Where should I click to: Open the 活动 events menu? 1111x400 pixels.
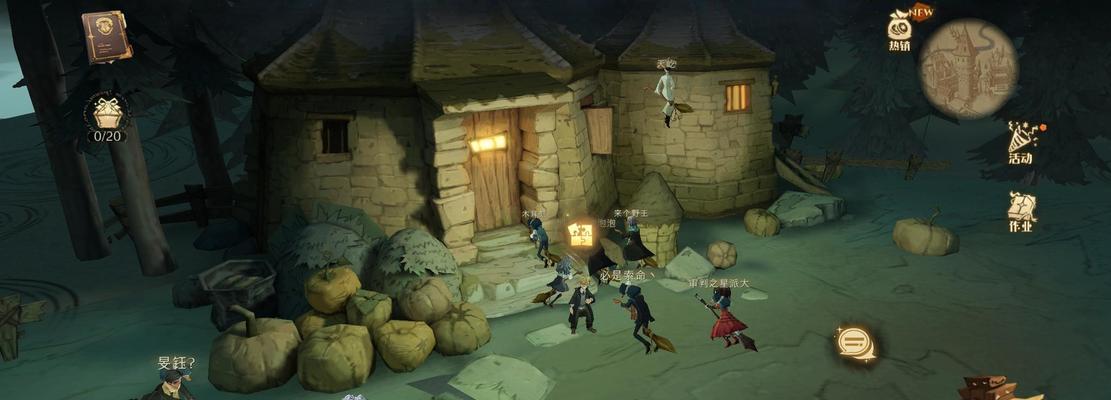1021,142
